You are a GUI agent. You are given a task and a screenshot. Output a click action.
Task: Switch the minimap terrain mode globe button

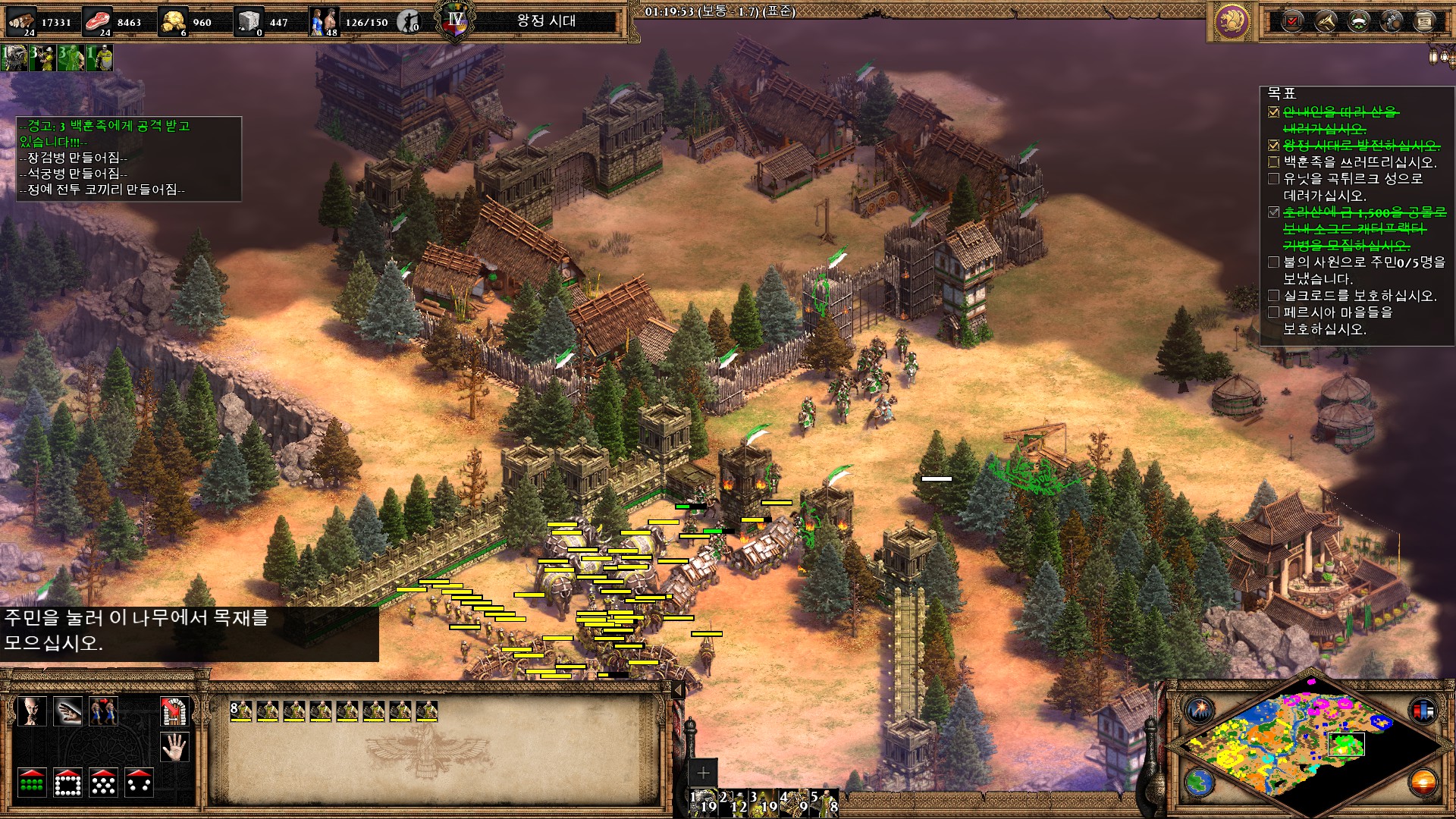pyautogui.click(x=1200, y=782)
